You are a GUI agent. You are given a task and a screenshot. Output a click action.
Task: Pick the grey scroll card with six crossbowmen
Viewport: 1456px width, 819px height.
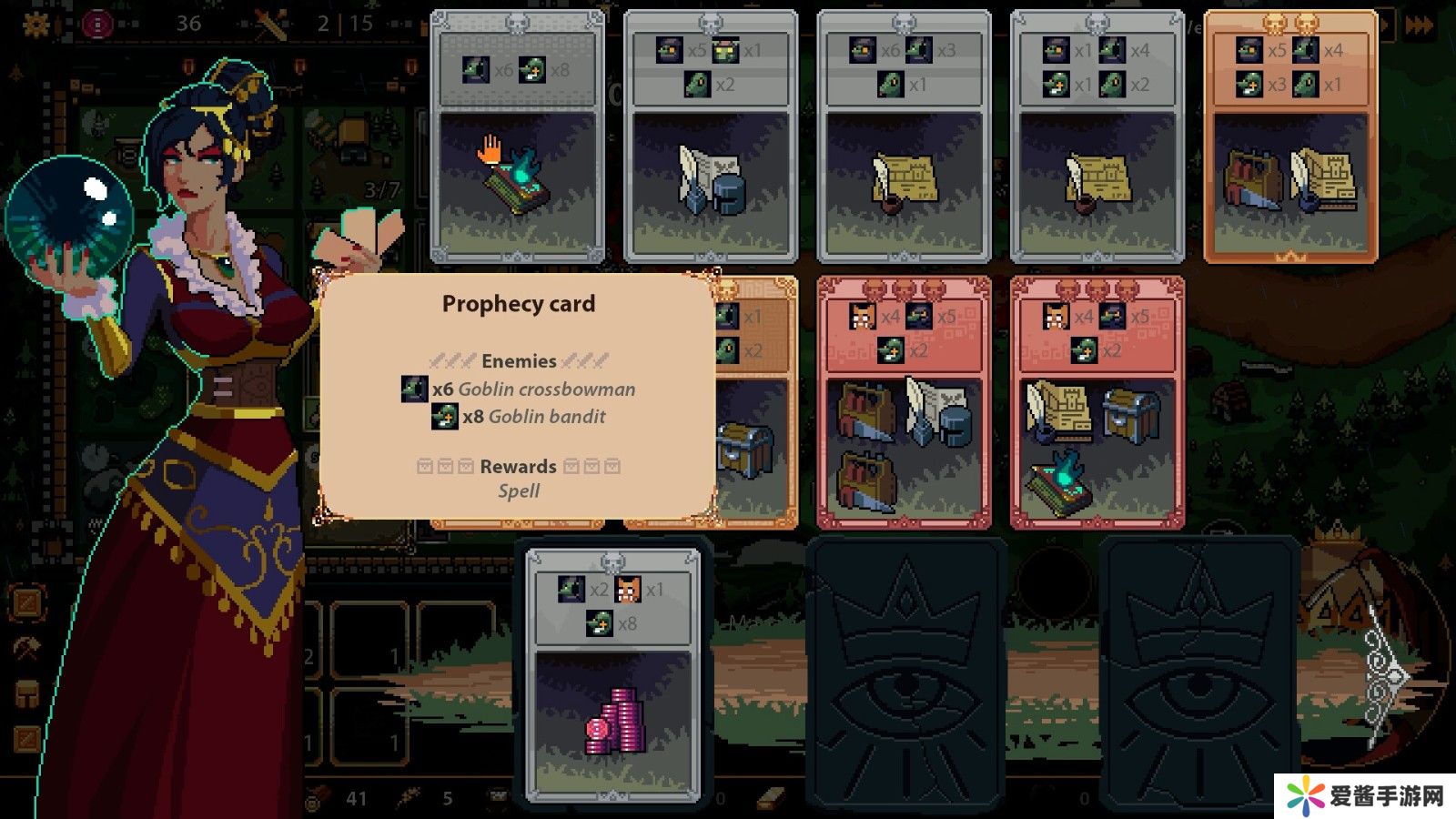[x=904, y=136]
